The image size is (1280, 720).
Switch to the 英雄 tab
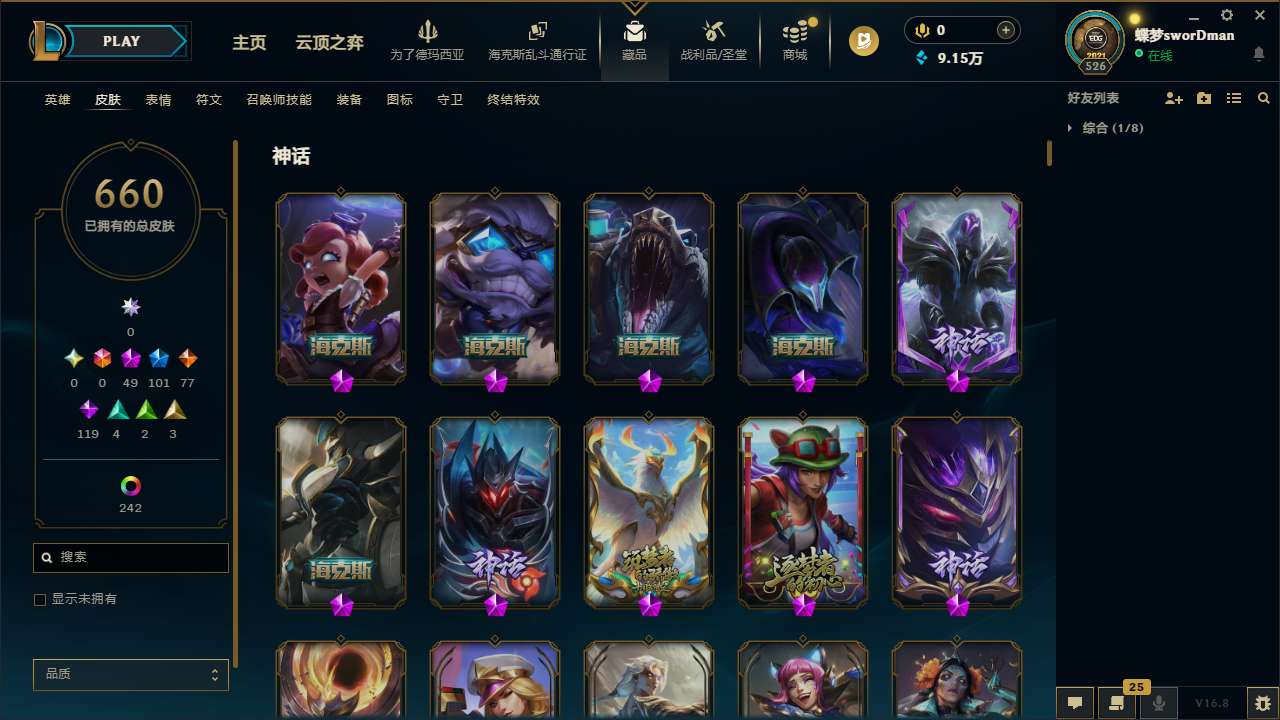57,99
